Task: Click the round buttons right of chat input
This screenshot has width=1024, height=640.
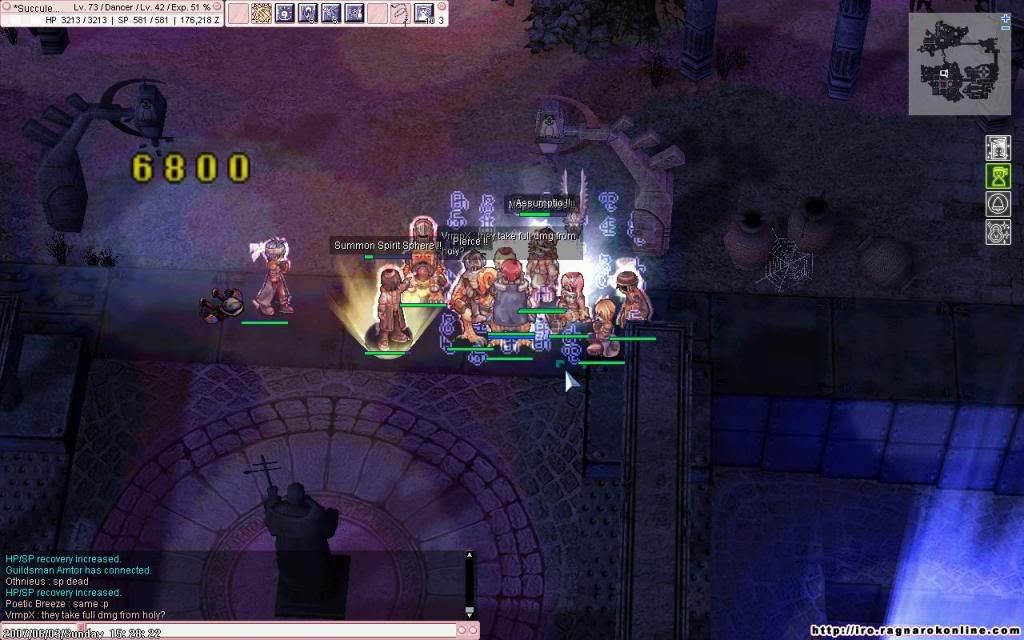Action: click(467, 631)
